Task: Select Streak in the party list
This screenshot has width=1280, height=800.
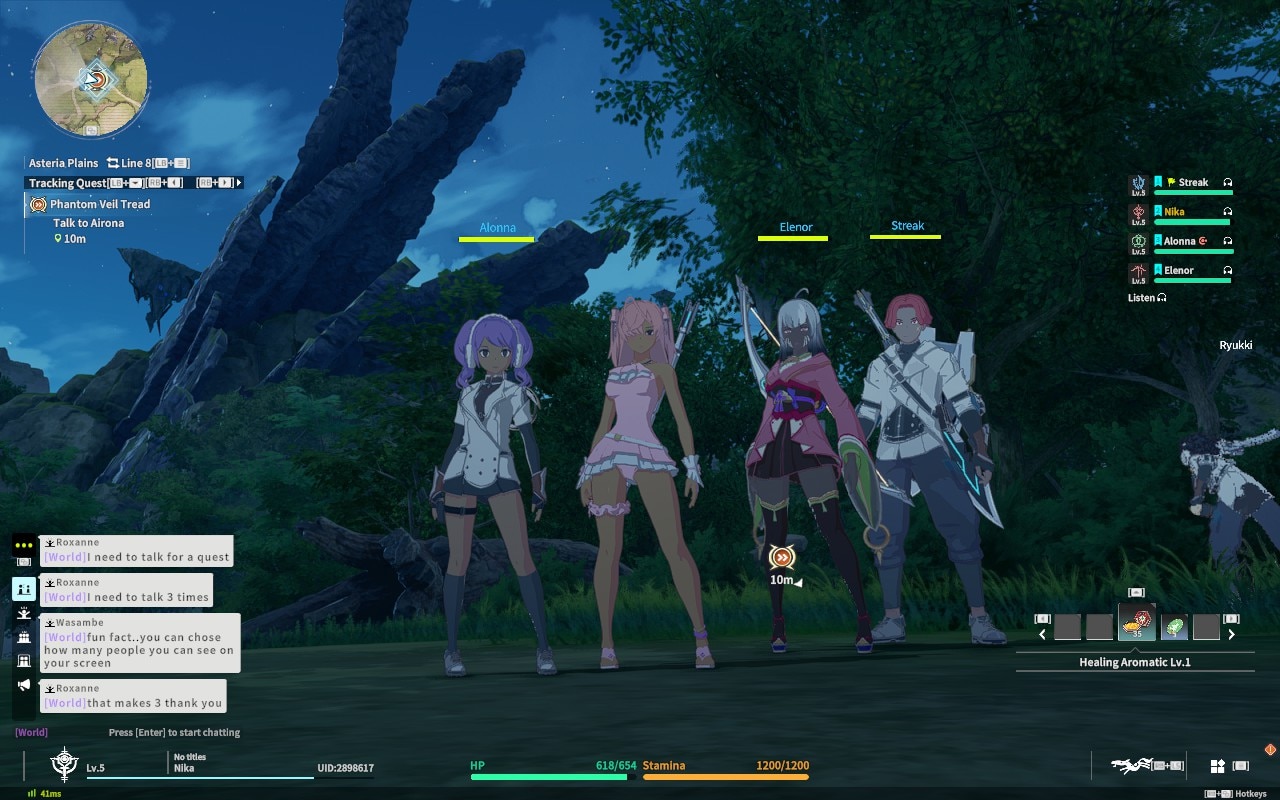Action: 1192,183
